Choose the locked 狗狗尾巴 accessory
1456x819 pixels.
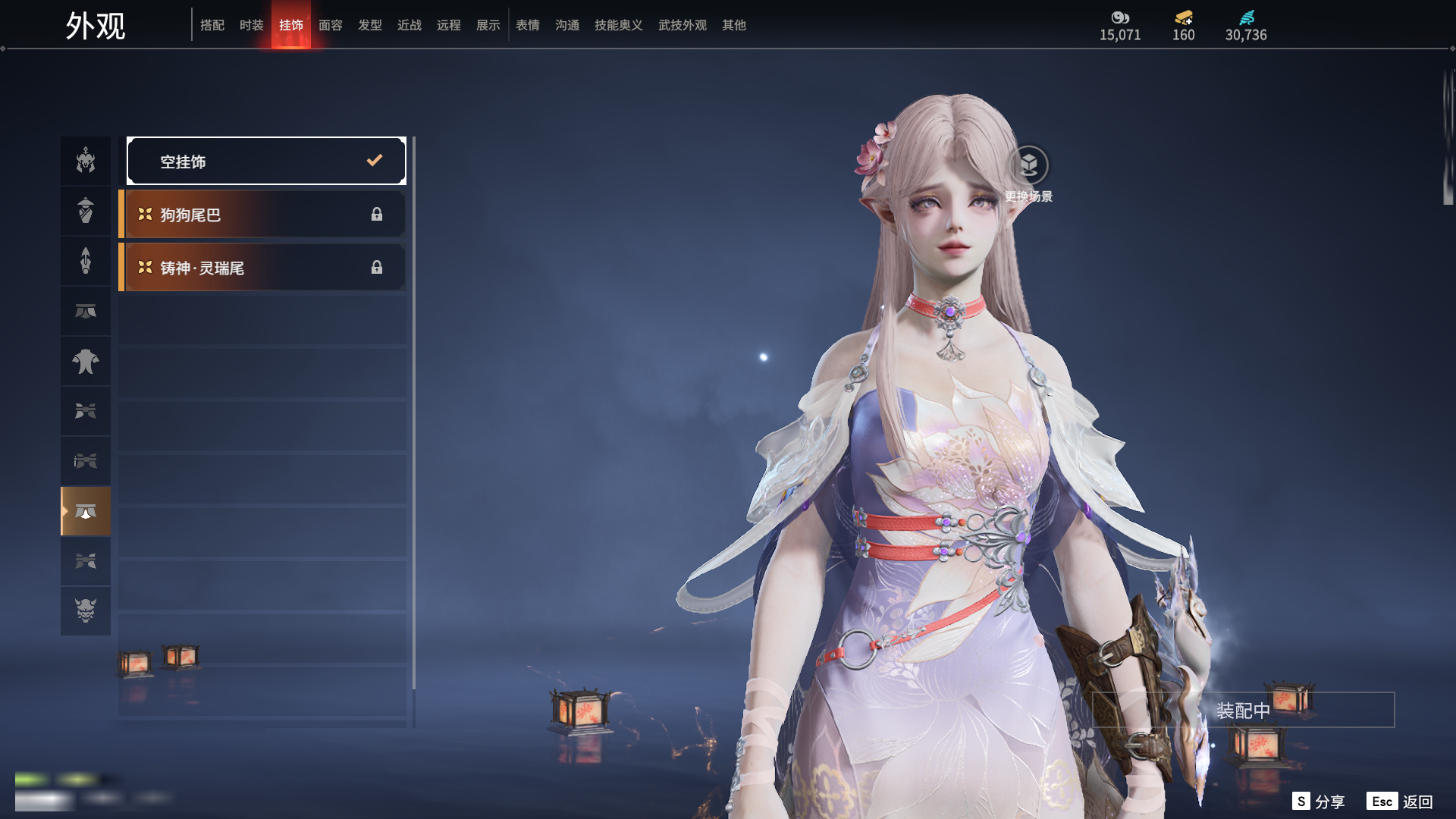click(x=262, y=215)
